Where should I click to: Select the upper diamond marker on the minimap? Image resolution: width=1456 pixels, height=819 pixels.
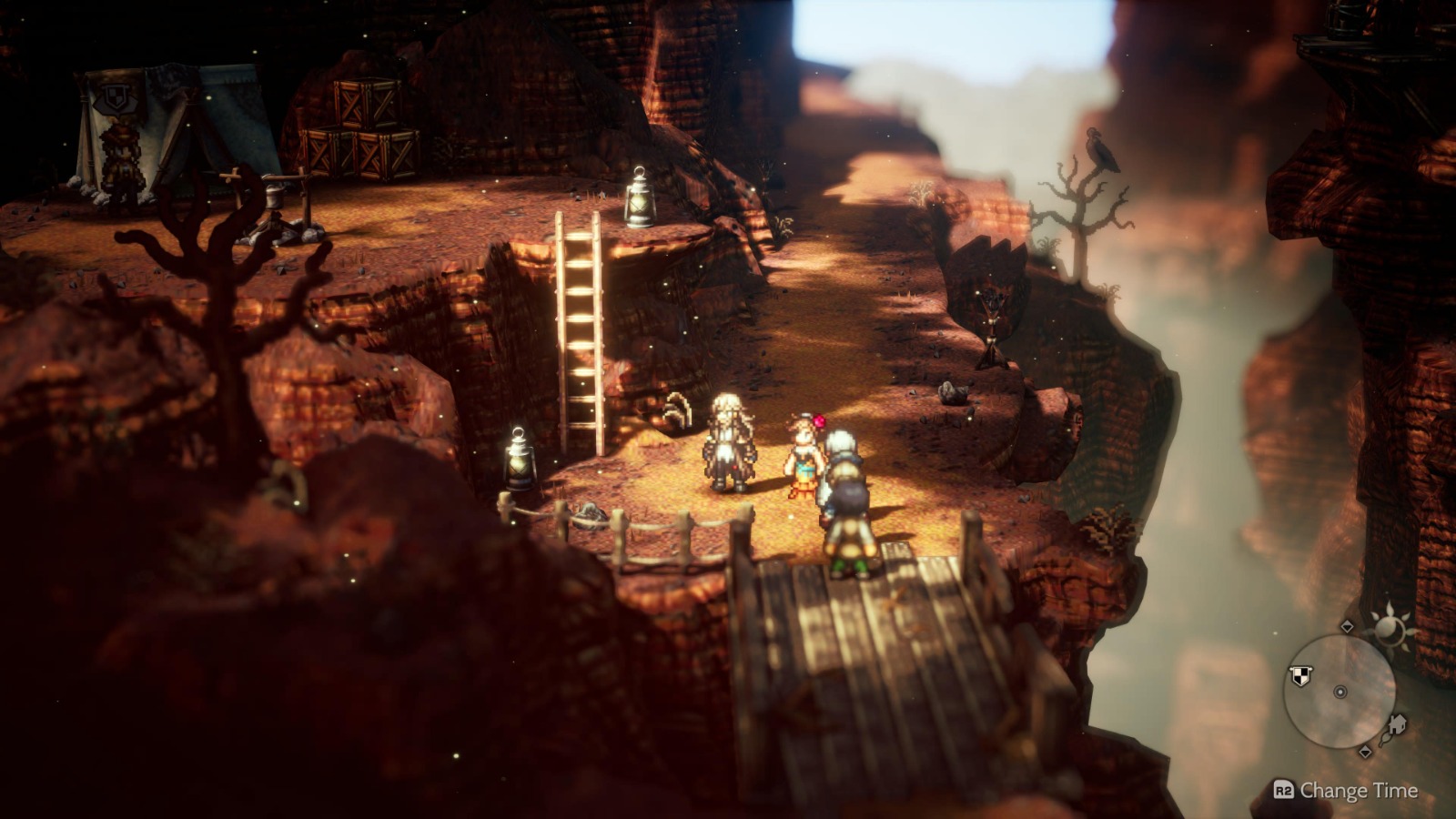[1347, 626]
